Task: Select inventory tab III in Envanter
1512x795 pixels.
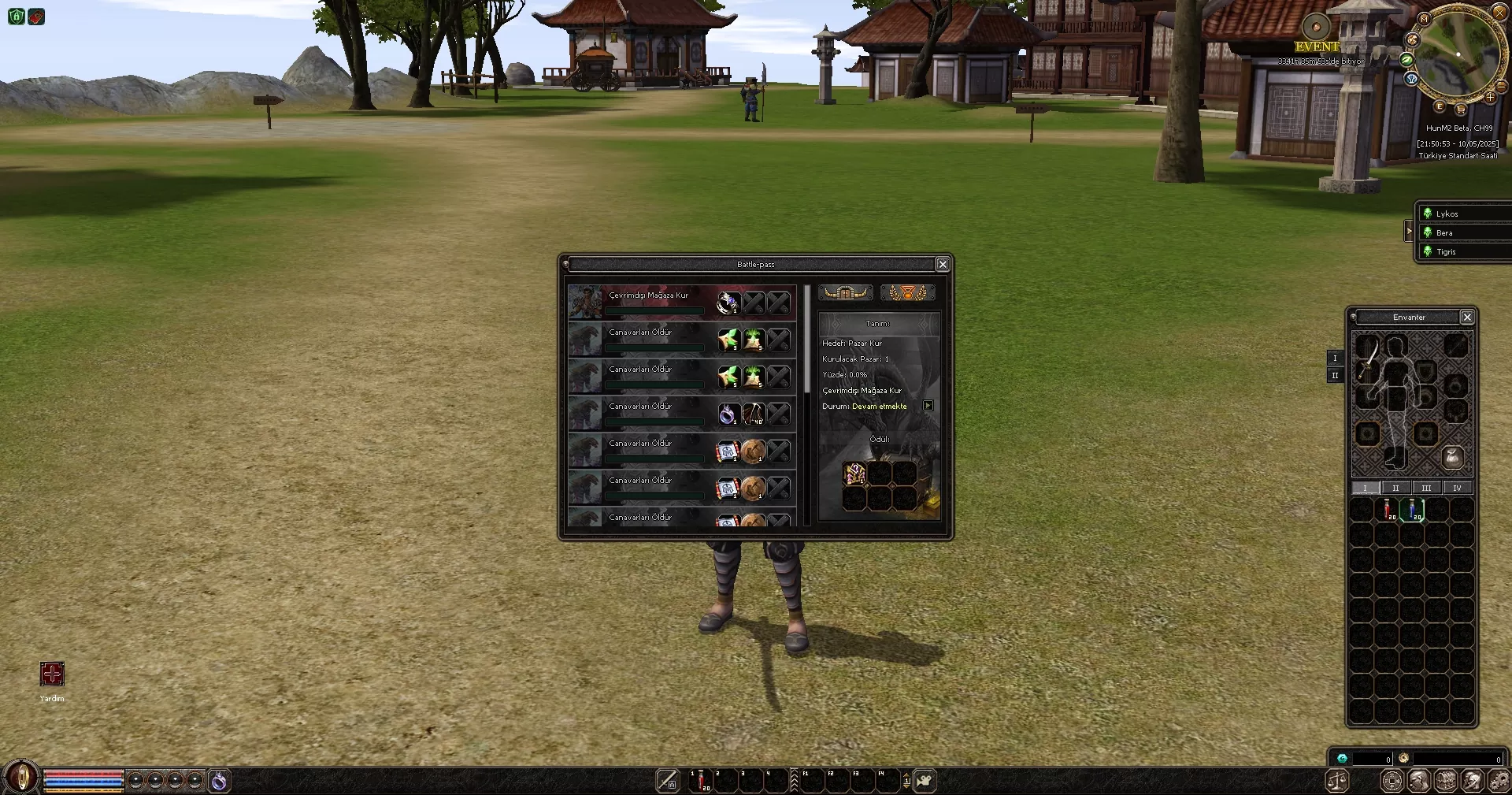Action: (1425, 488)
